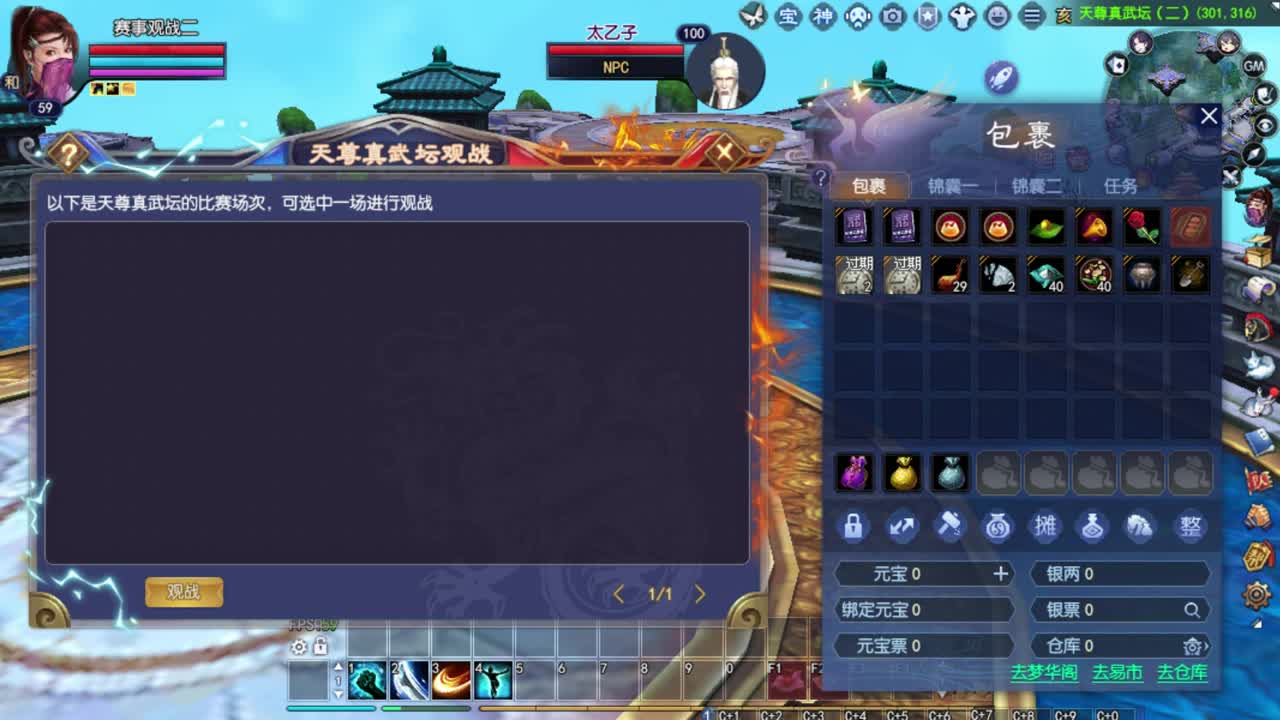The image size is (1280, 720).
Task: Click the 整 sort-bag icon in the bag panel
Action: 1190,526
